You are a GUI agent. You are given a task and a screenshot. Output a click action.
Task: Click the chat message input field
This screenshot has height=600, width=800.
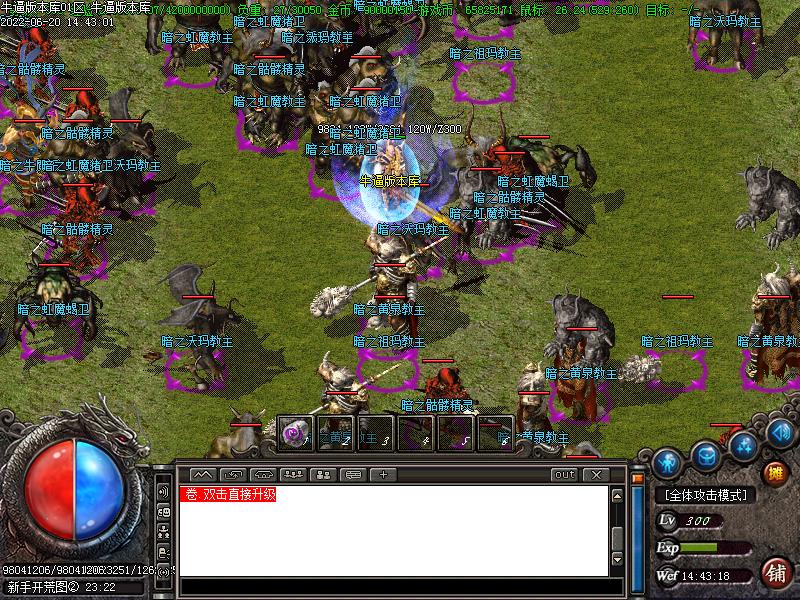pyautogui.click(x=390, y=586)
